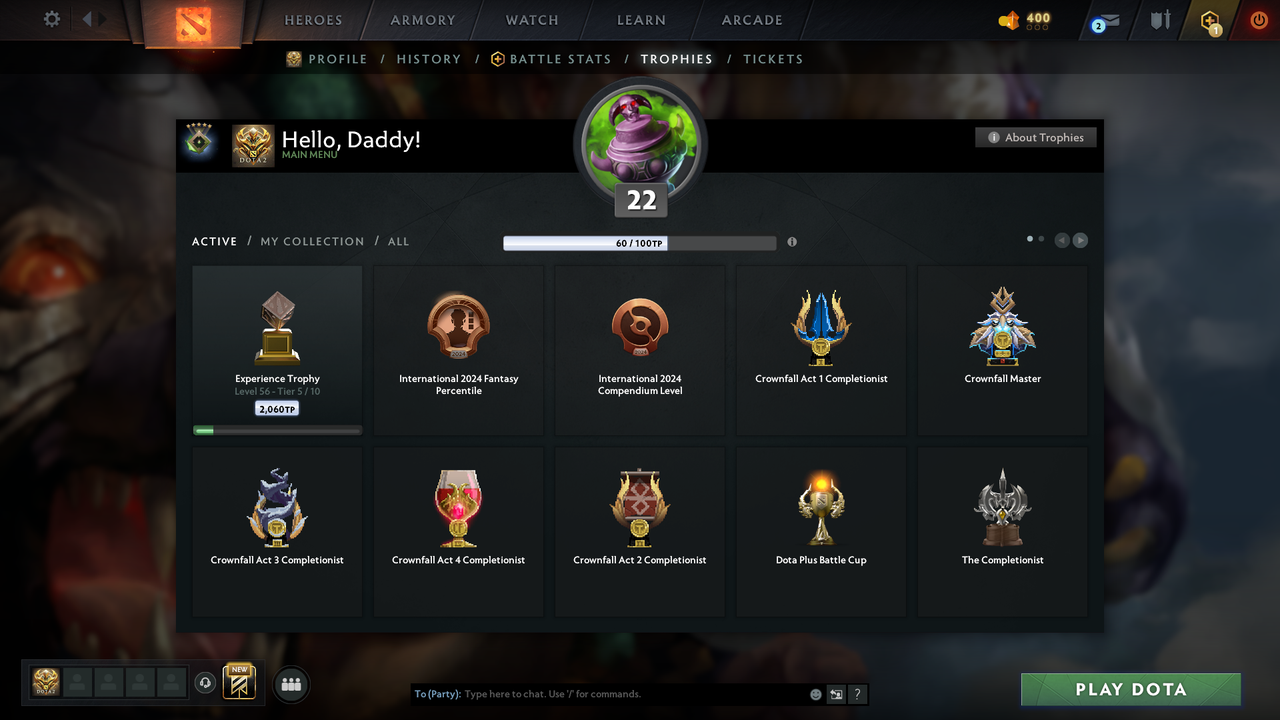Click the red power button to exit
1280x720 pixels.
tap(1259, 19)
